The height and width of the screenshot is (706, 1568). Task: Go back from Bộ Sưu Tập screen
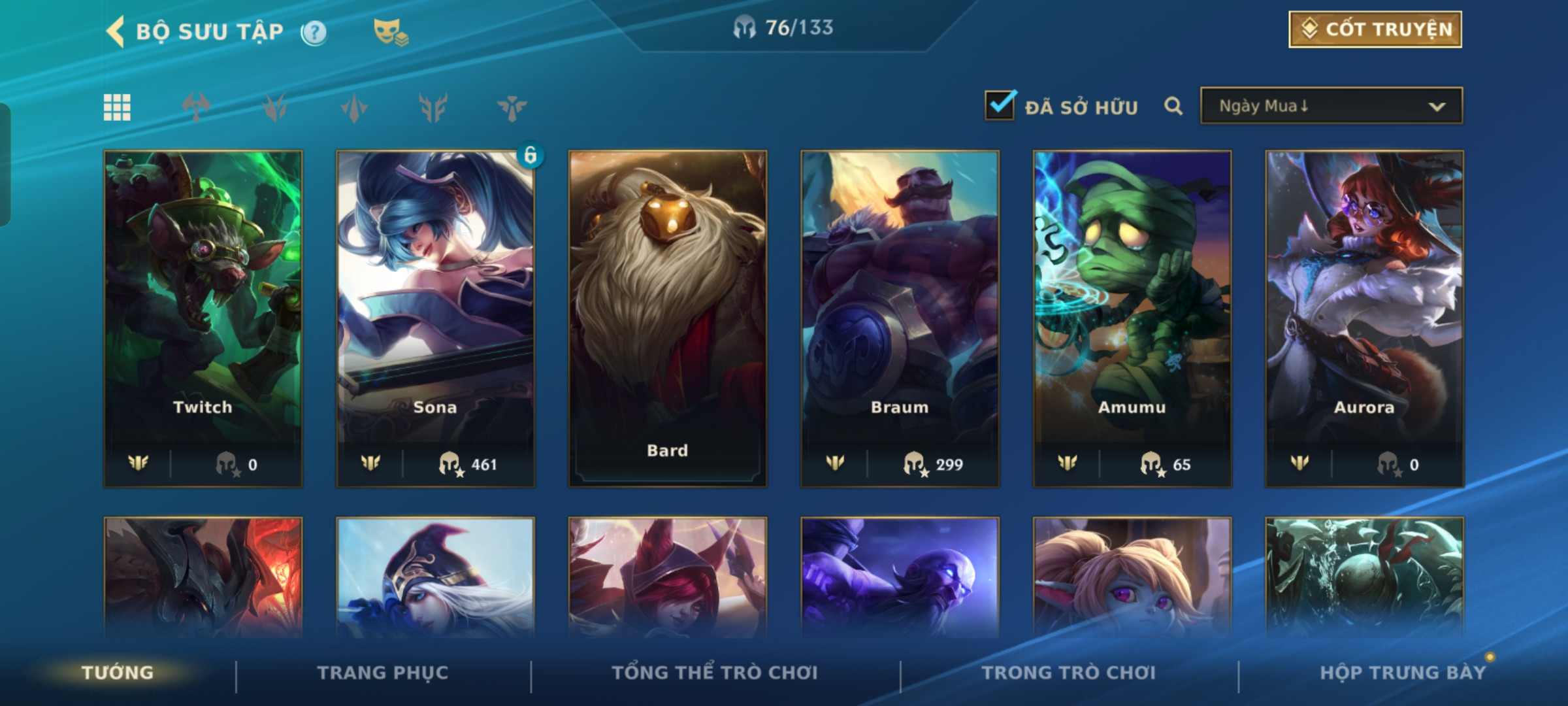[116, 31]
